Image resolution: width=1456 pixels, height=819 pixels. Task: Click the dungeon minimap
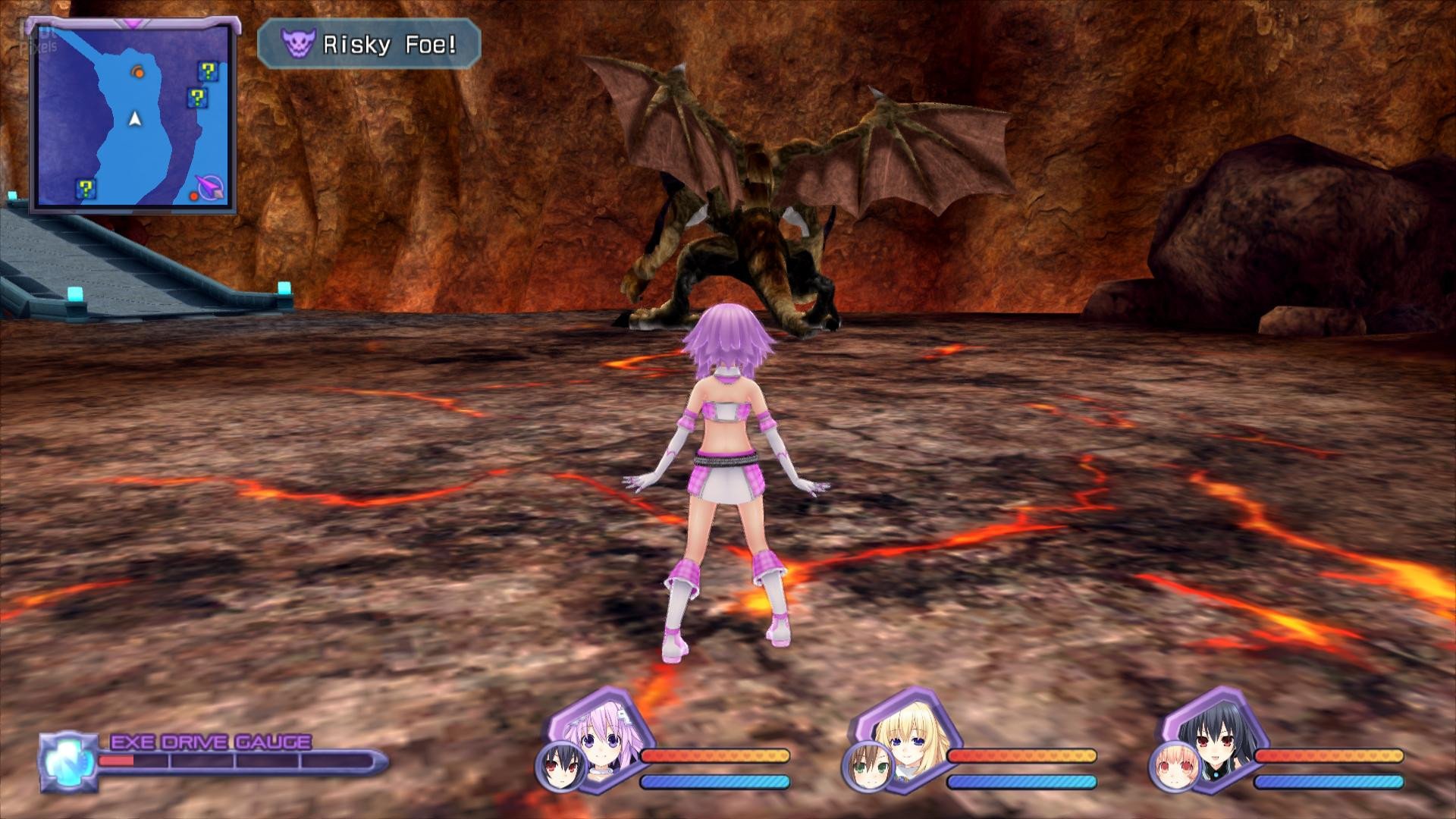[133, 116]
